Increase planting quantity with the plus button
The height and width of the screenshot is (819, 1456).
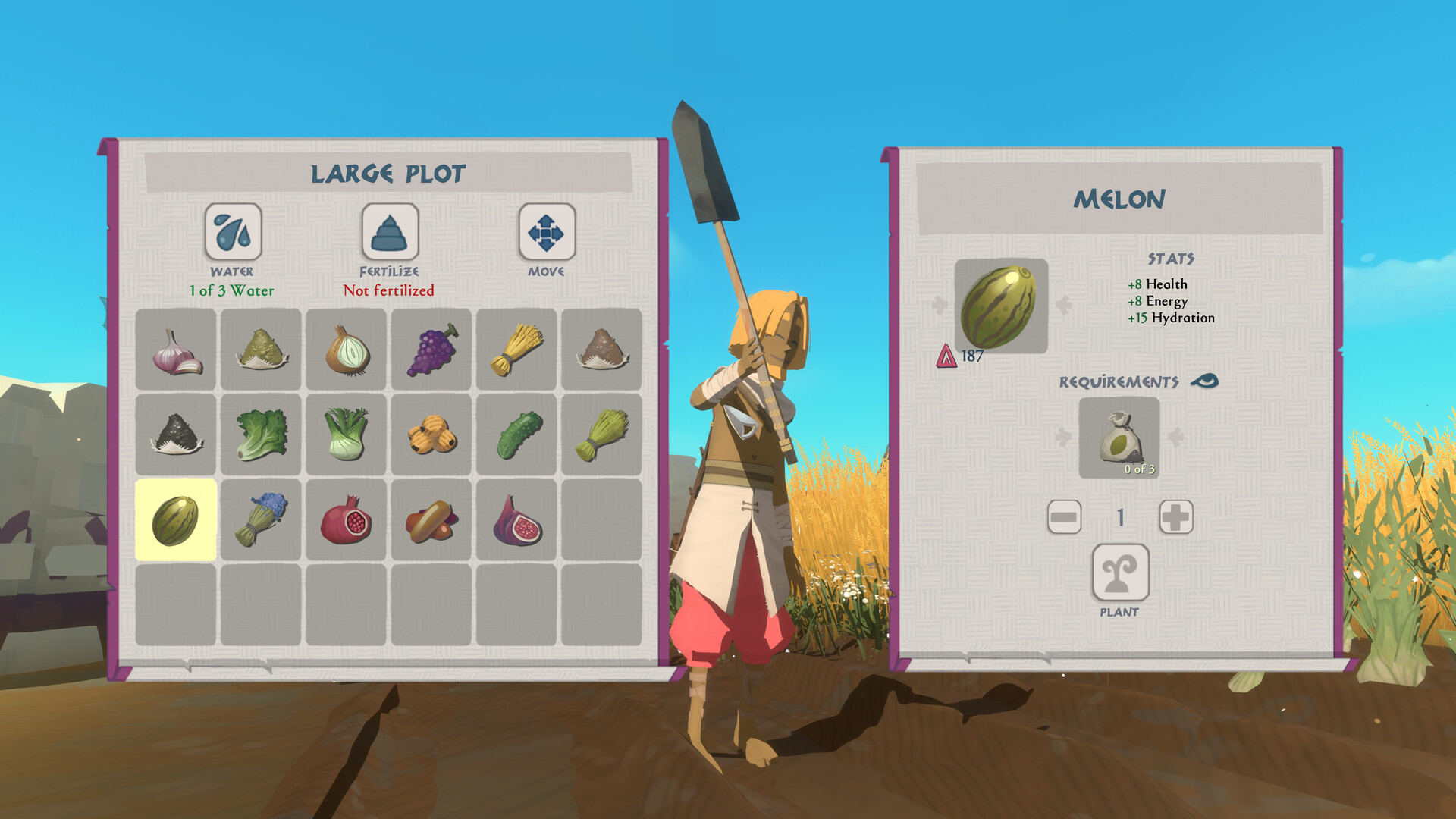(x=1175, y=517)
